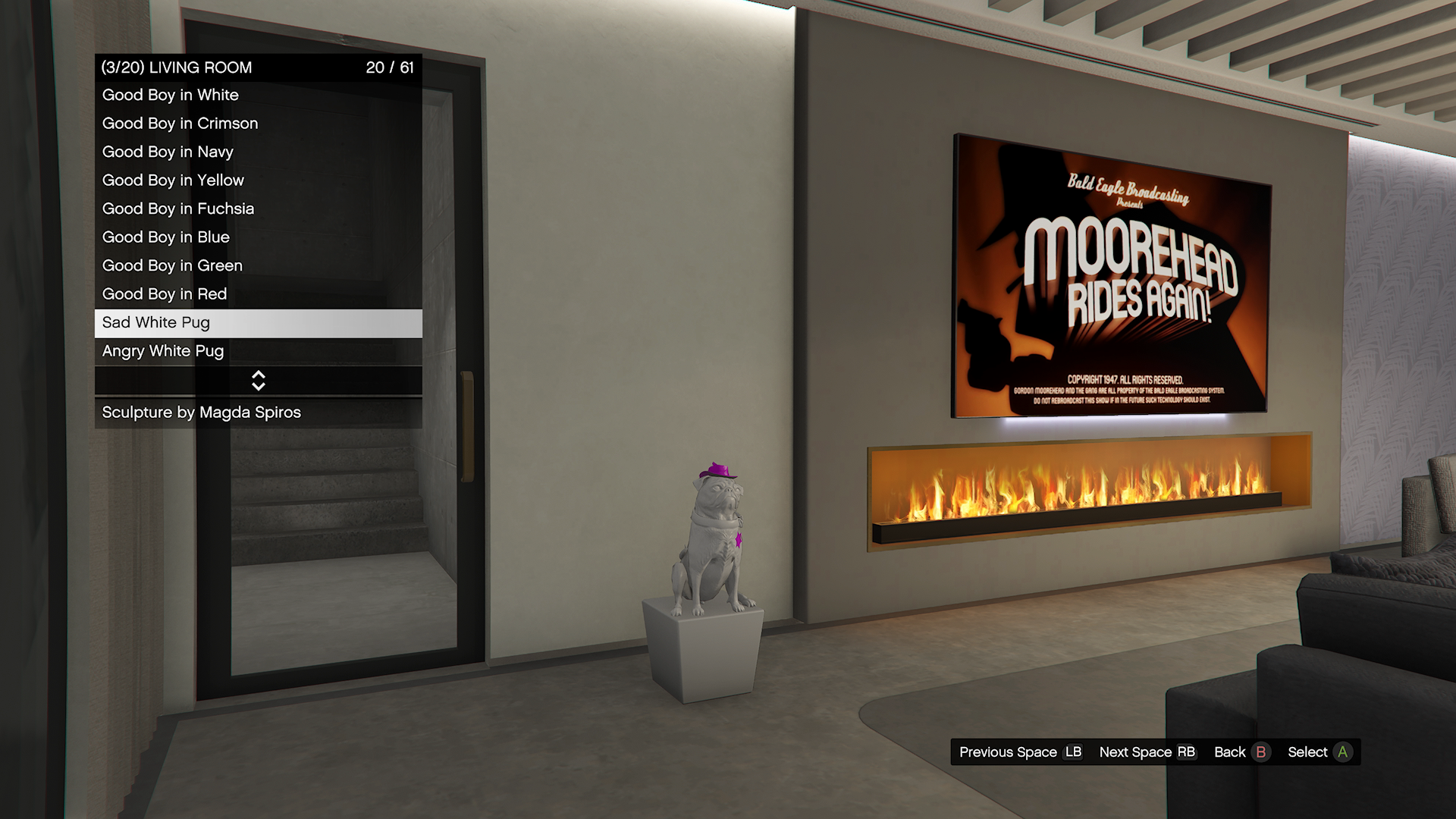Choose Good Boy in Red
This screenshot has height=819, width=1456.
tap(258, 294)
